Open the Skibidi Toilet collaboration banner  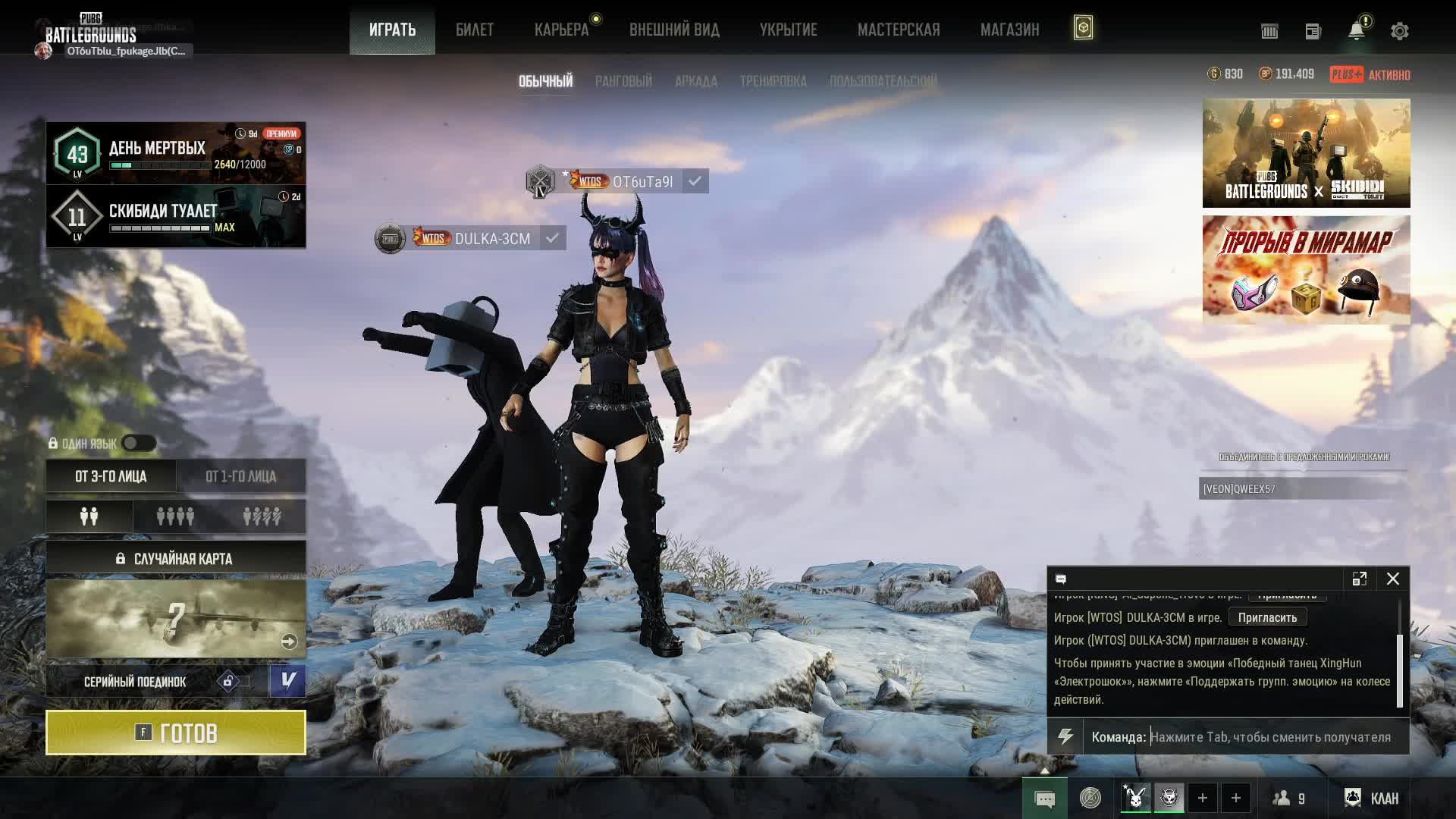1306,153
